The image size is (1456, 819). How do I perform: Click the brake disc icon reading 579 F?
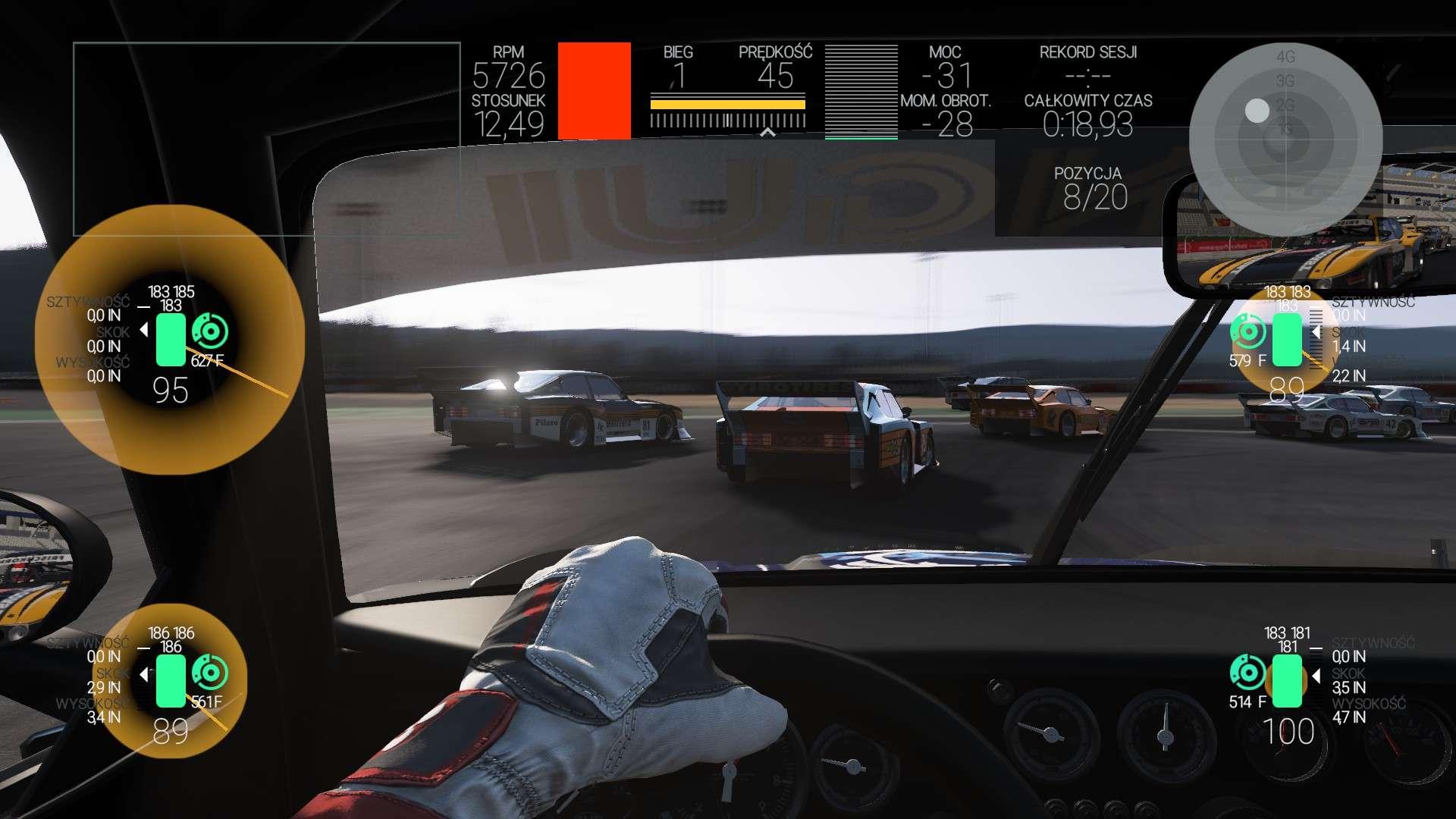[x=1247, y=331]
